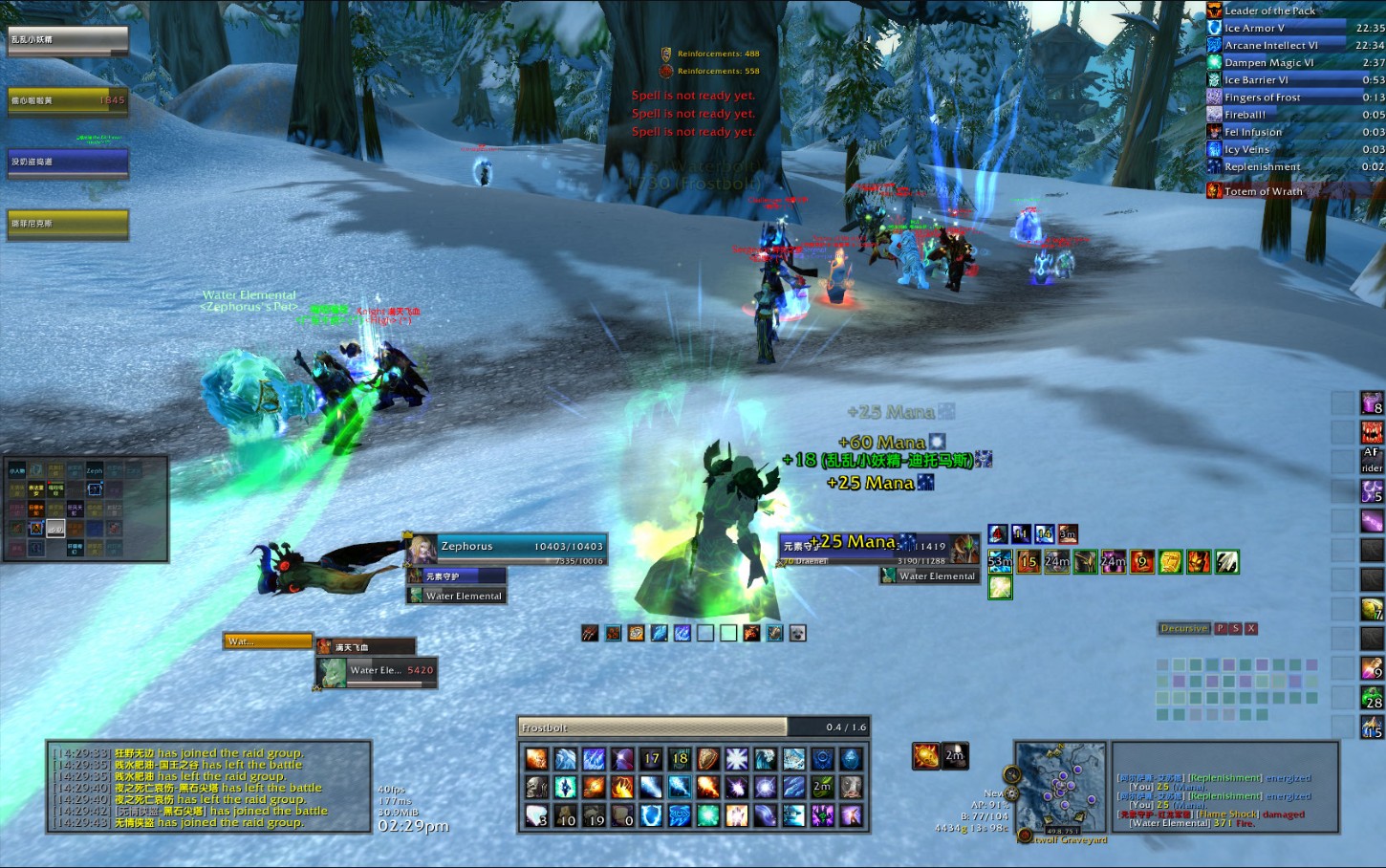Image resolution: width=1386 pixels, height=868 pixels.
Task: Select the Totem of Wrath buff entry
Action: (1263, 191)
